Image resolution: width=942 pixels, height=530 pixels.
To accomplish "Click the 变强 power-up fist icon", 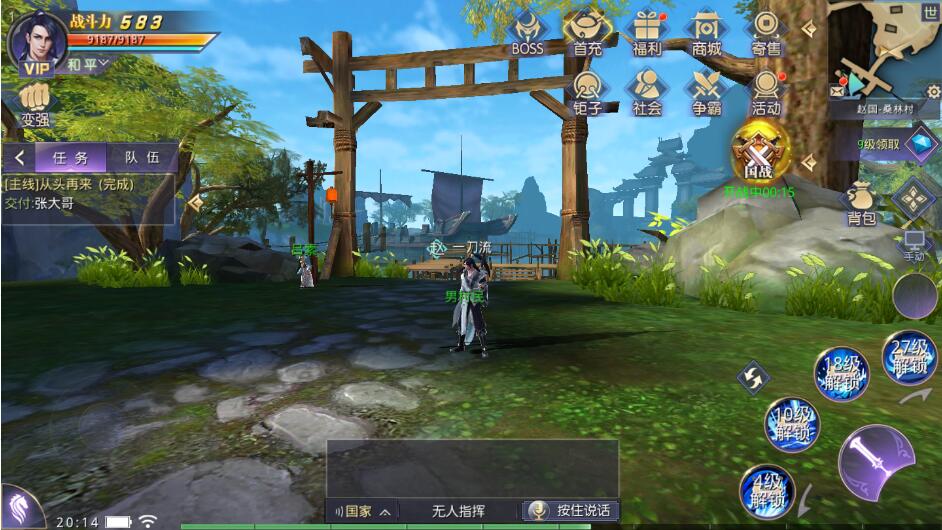I will (35, 102).
